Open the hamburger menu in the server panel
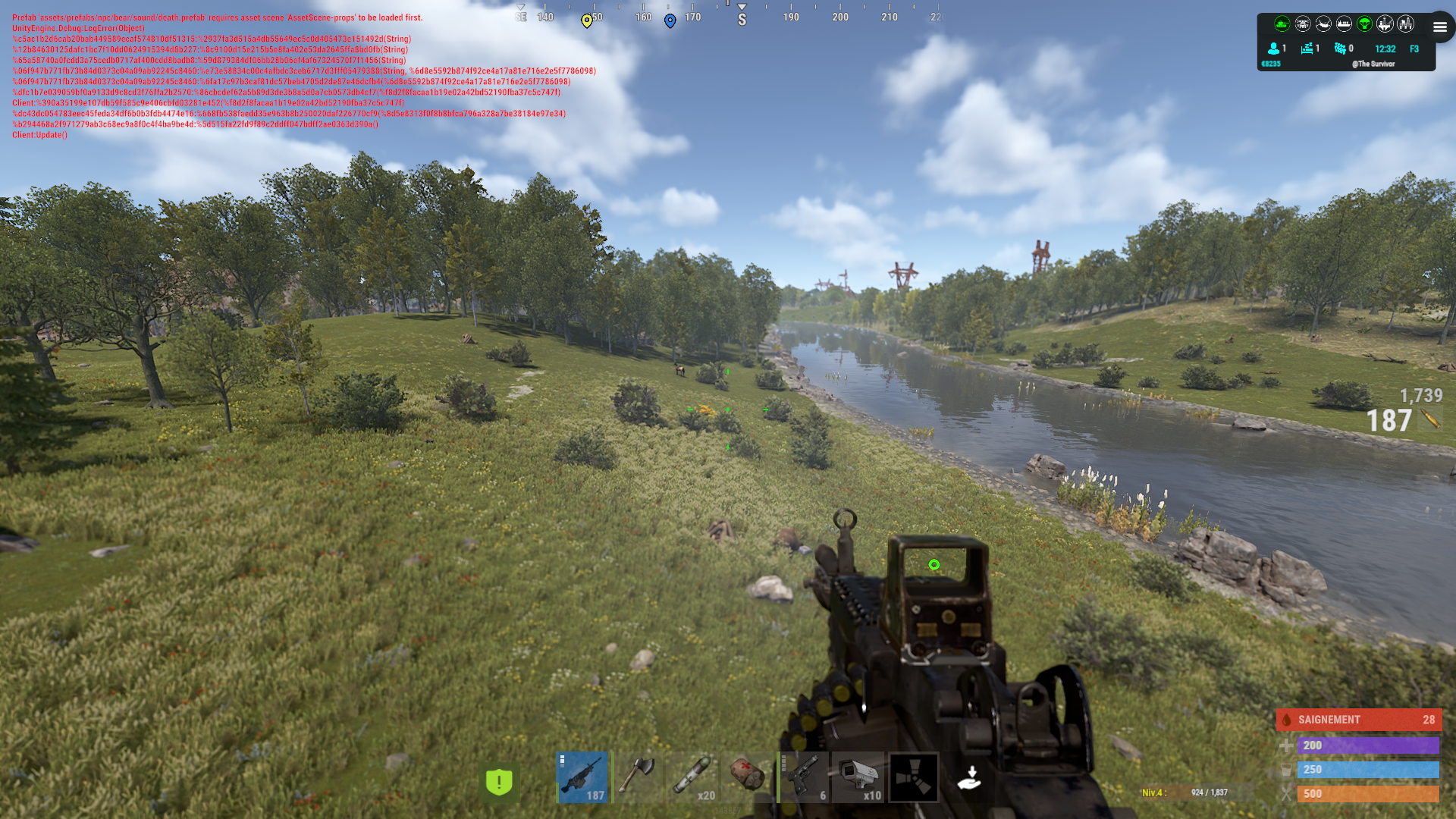 1439,27
